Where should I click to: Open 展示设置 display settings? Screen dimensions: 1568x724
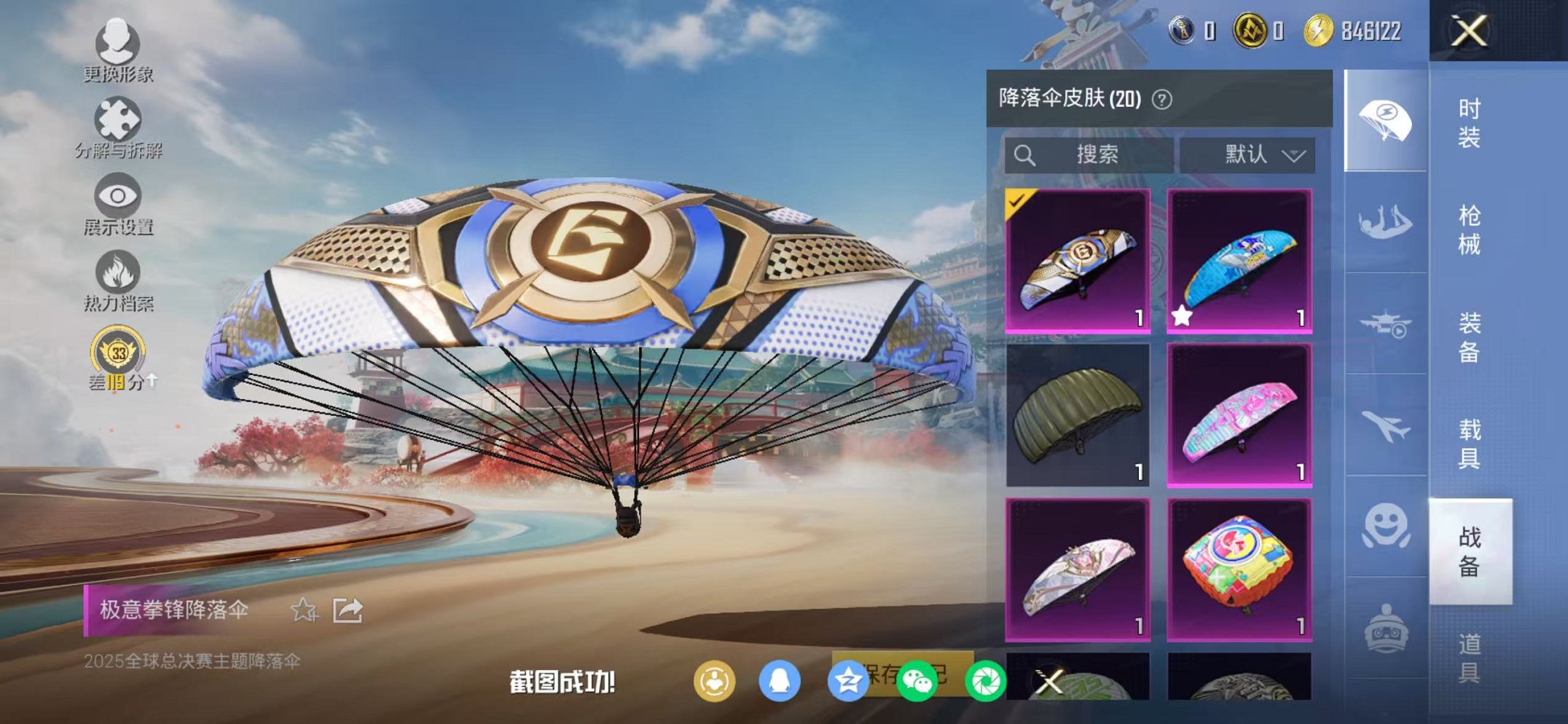pos(117,194)
